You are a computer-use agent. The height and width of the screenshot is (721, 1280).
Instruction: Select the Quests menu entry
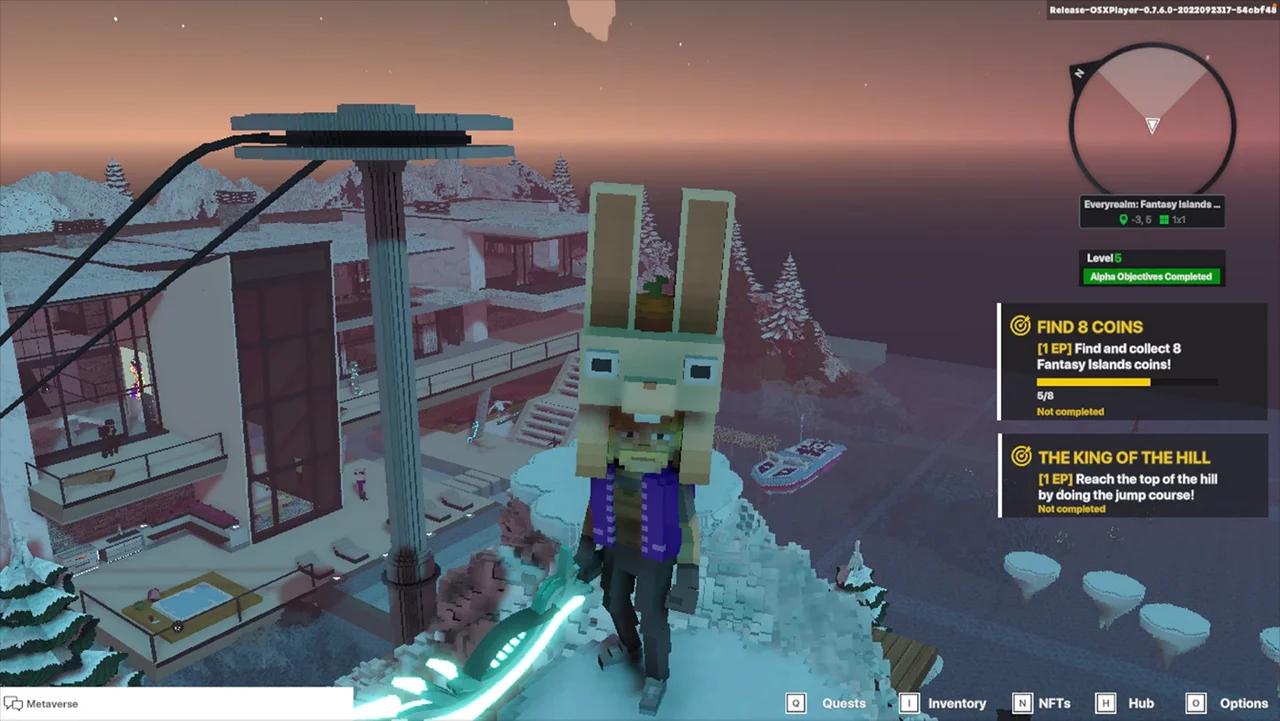pos(843,703)
